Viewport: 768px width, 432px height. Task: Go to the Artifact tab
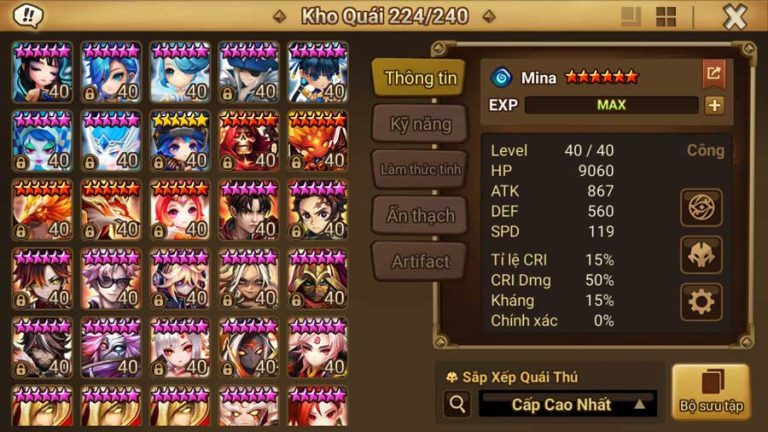(x=420, y=261)
